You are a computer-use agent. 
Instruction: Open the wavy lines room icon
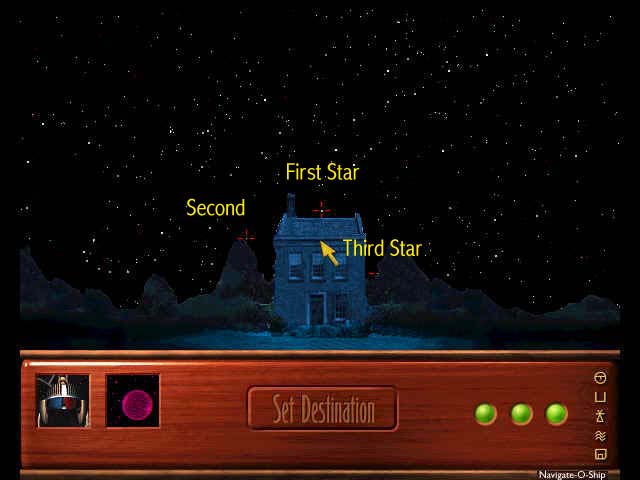pyautogui.click(x=600, y=435)
